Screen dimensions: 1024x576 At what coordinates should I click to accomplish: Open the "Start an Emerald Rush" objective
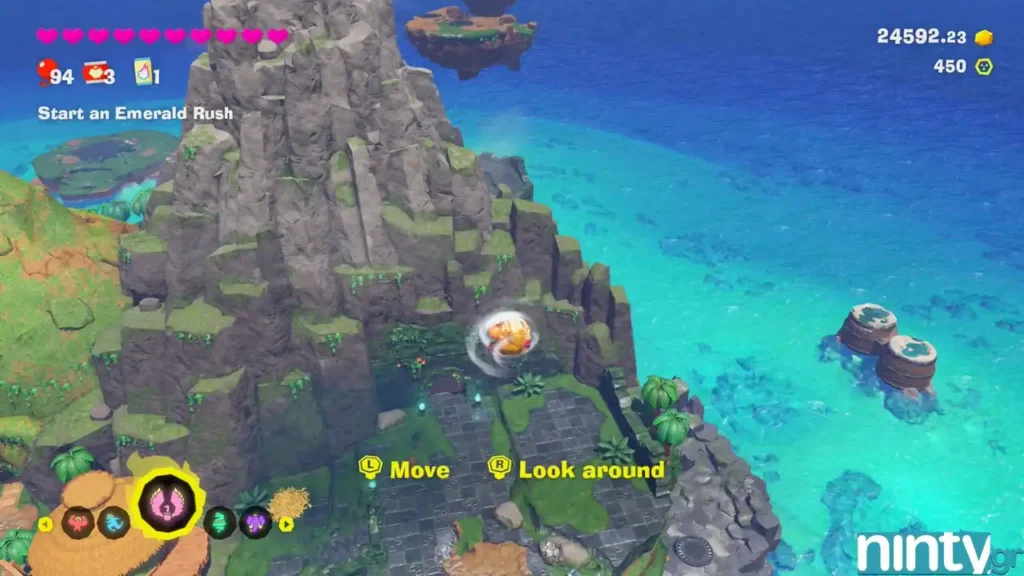tap(135, 113)
